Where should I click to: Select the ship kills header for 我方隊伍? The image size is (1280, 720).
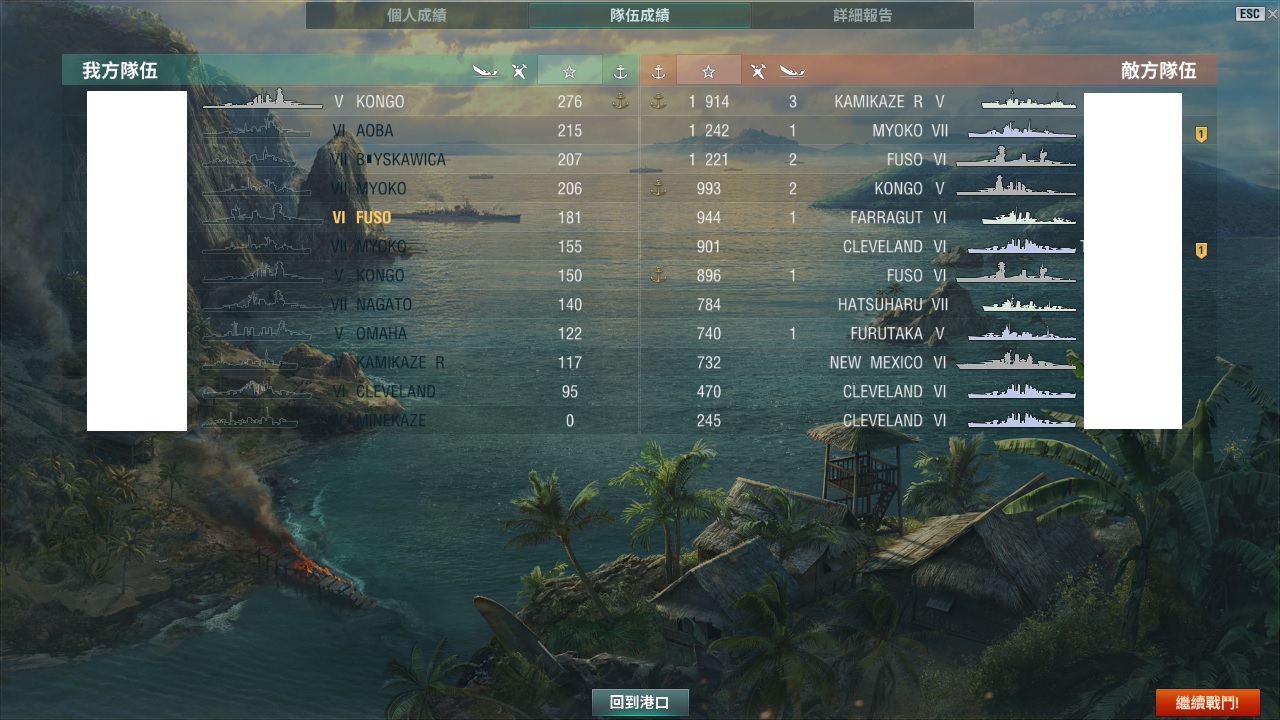tap(485, 71)
